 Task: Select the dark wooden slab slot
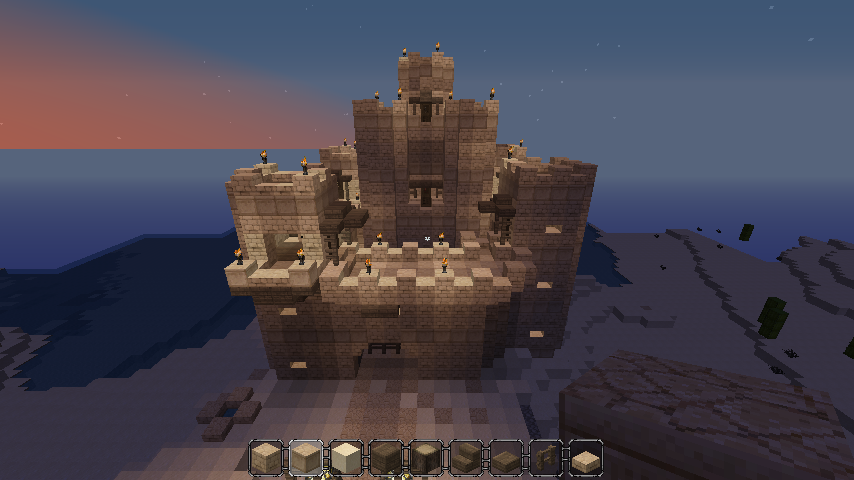pos(506,457)
